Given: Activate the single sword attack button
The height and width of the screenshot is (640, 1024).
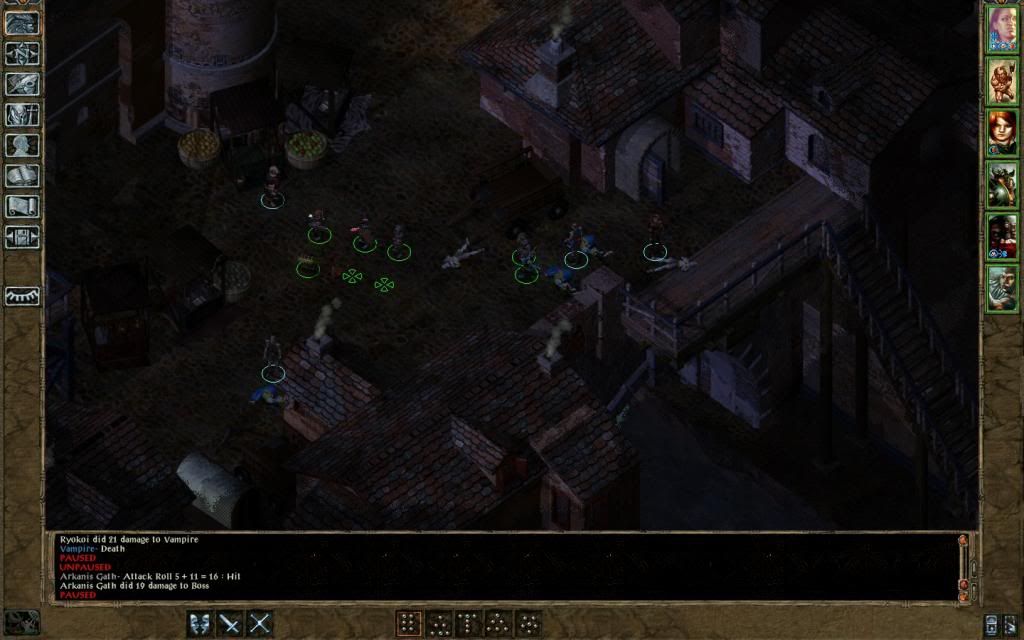Looking at the screenshot, I should [230, 624].
